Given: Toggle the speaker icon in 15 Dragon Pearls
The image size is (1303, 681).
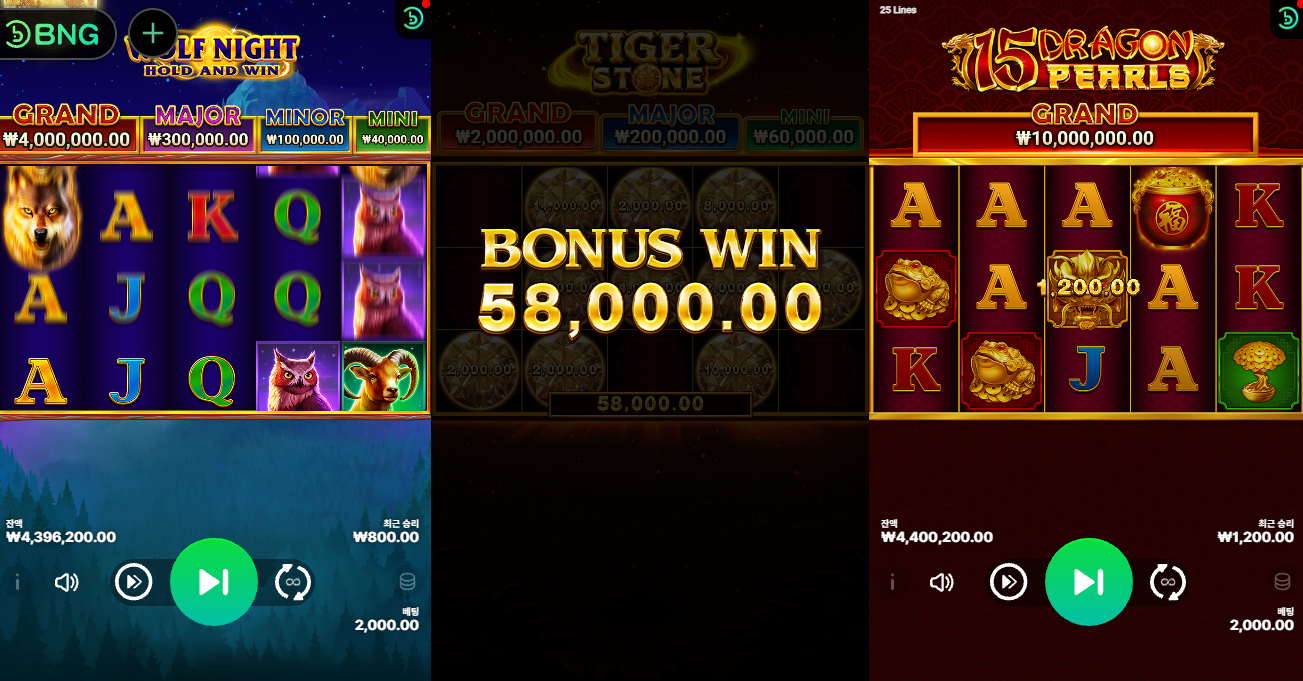Looking at the screenshot, I should tap(941, 582).
